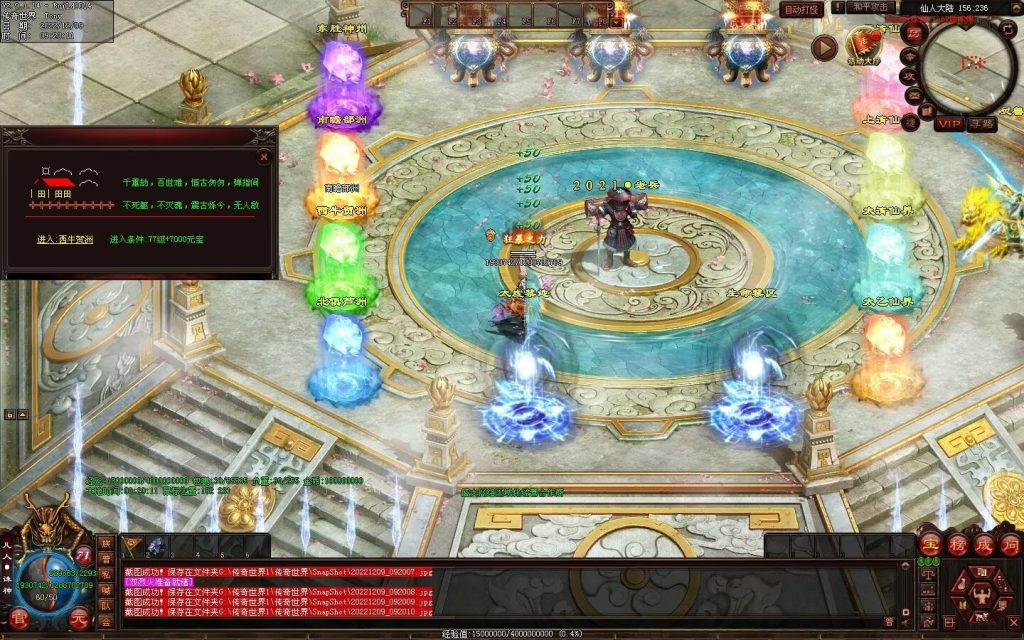Open the 宝 treasure red orb button

(930, 545)
